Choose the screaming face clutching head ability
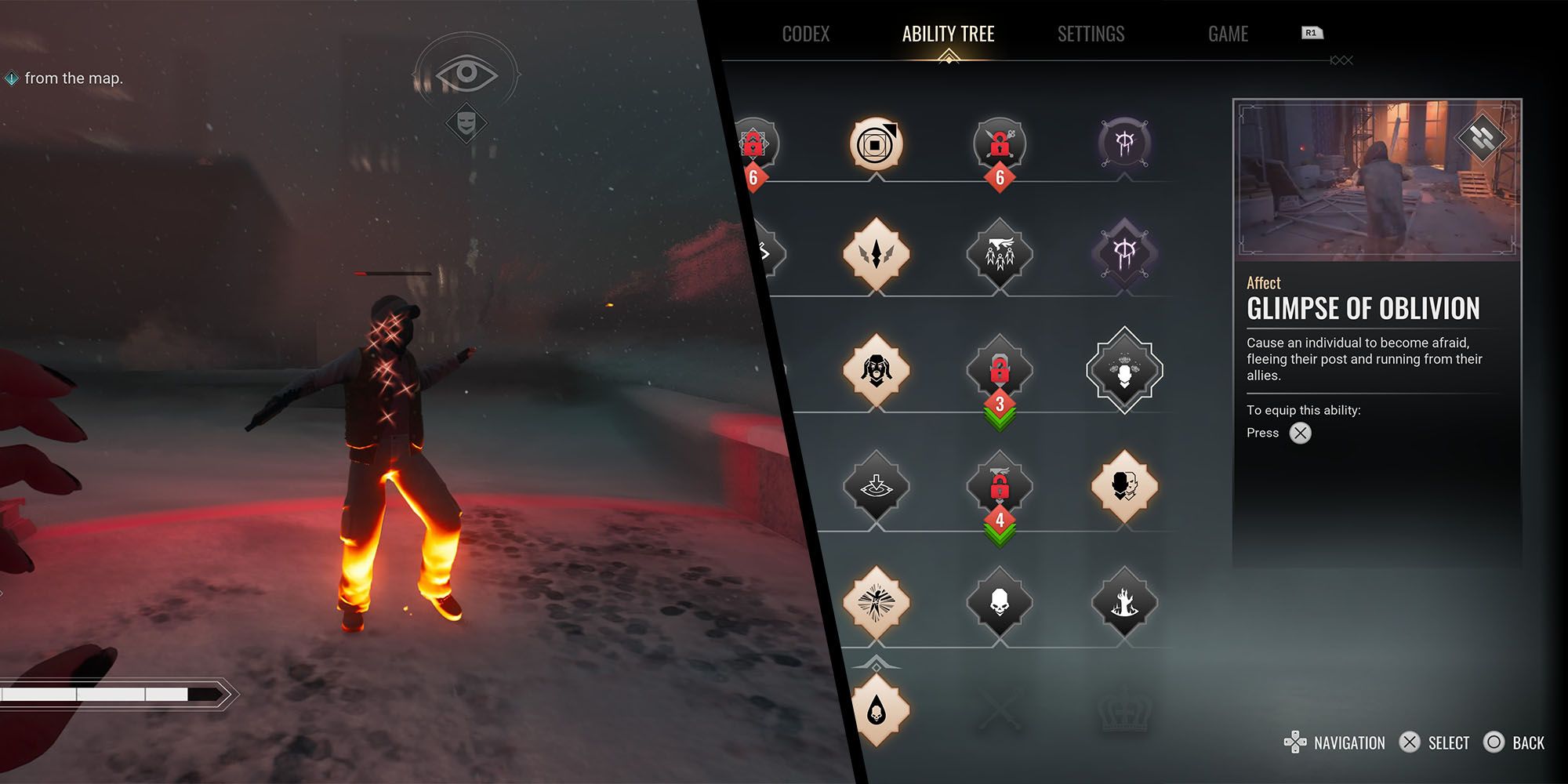Viewport: 1568px width, 784px height. tap(876, 370)
